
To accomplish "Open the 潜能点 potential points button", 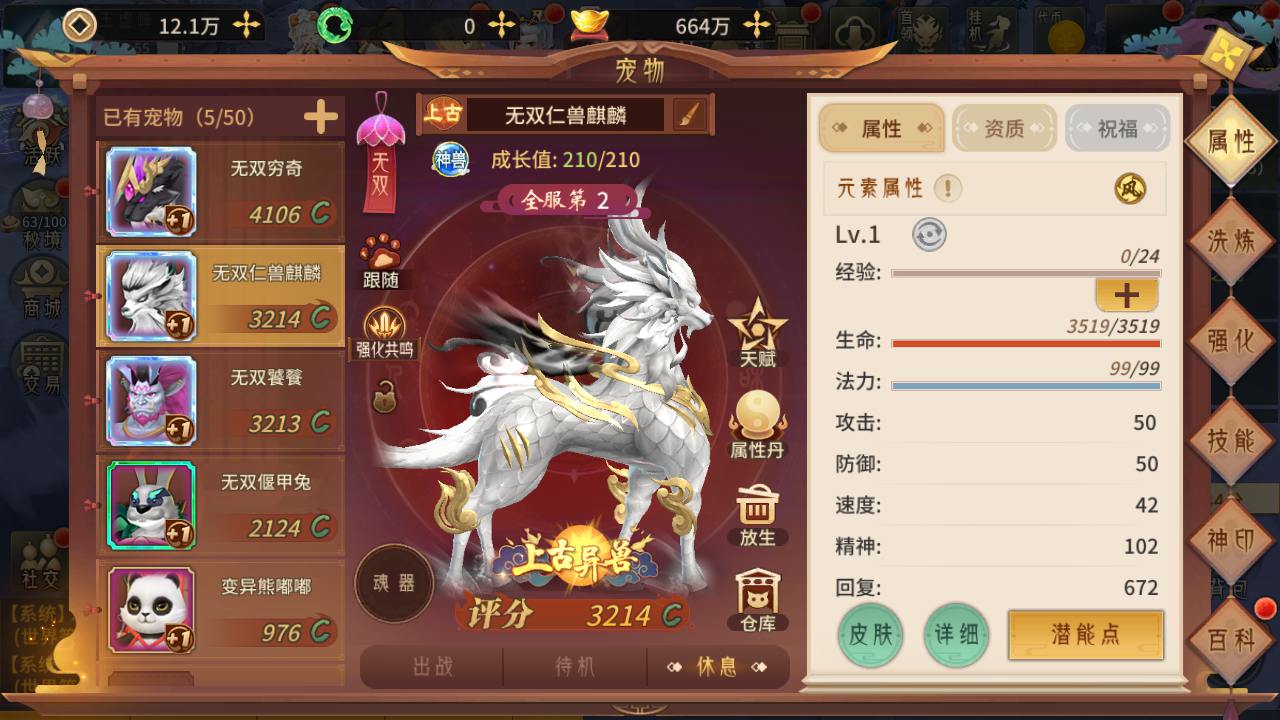I will [x=1085, y=636].
